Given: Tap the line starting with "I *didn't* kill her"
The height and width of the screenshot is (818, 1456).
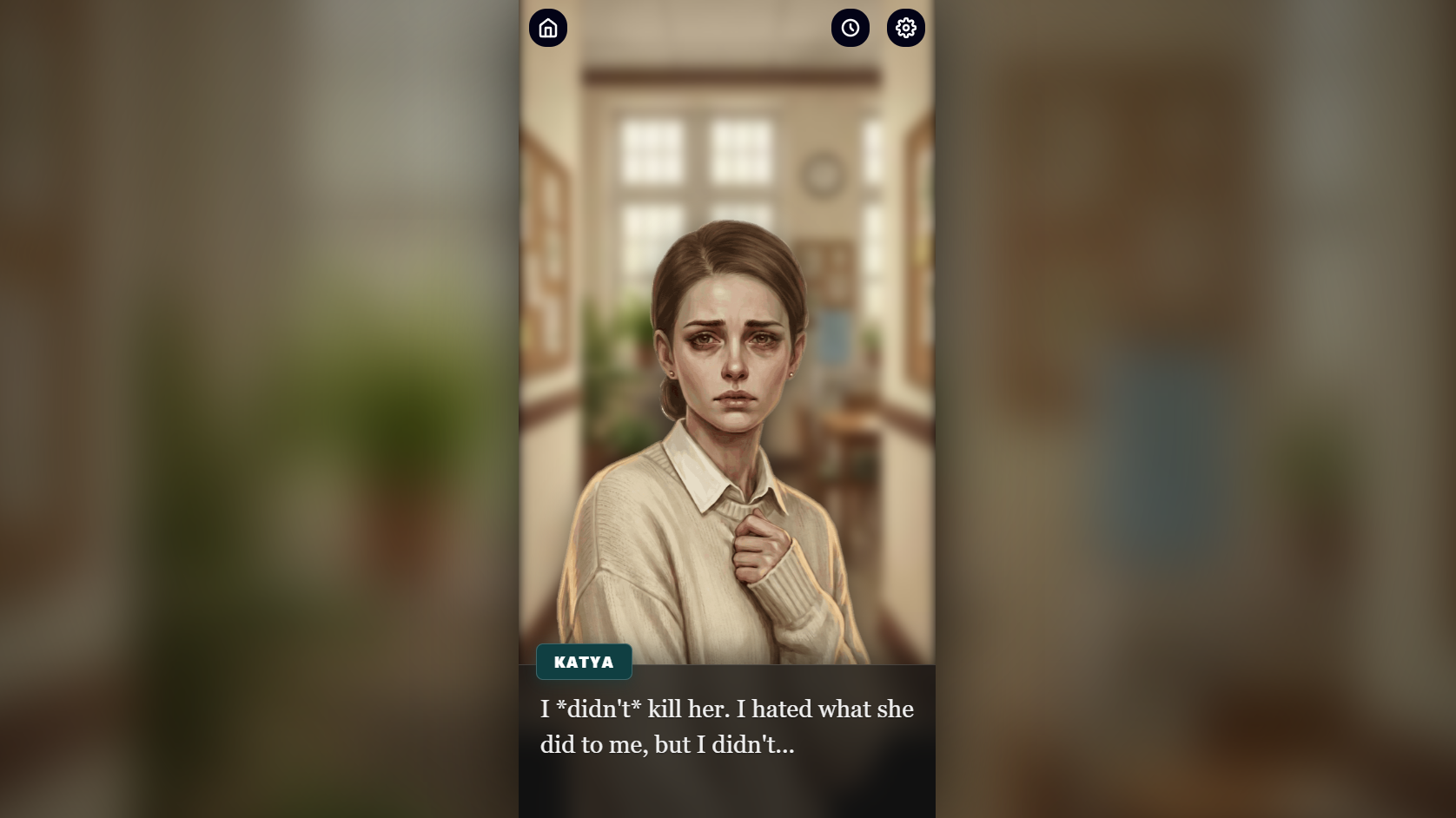Looking at the screenshot, I should (726, 709).
